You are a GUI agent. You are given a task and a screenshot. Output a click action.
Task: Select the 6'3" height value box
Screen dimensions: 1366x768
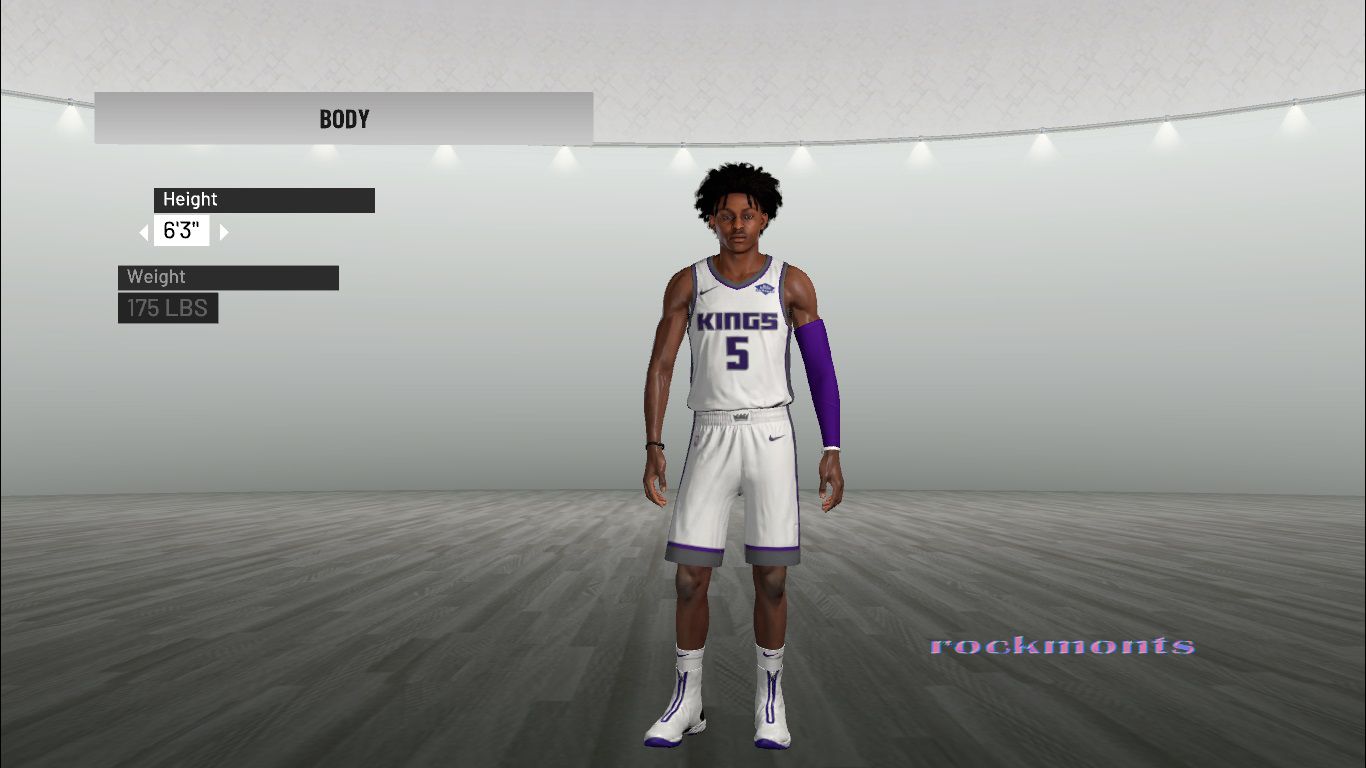182,232
